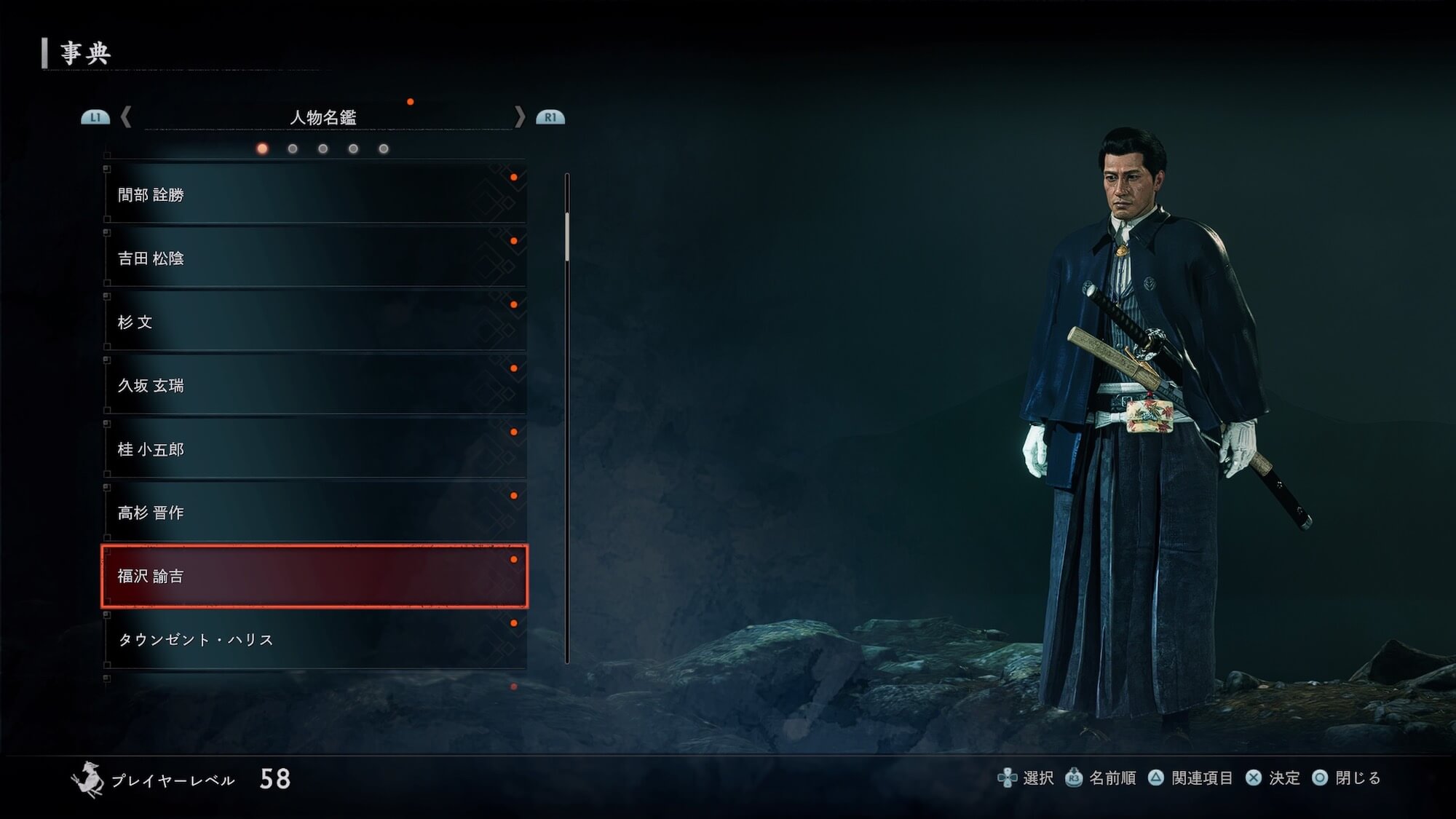Select the 久坂 玄瑞 row

point(314,385)
